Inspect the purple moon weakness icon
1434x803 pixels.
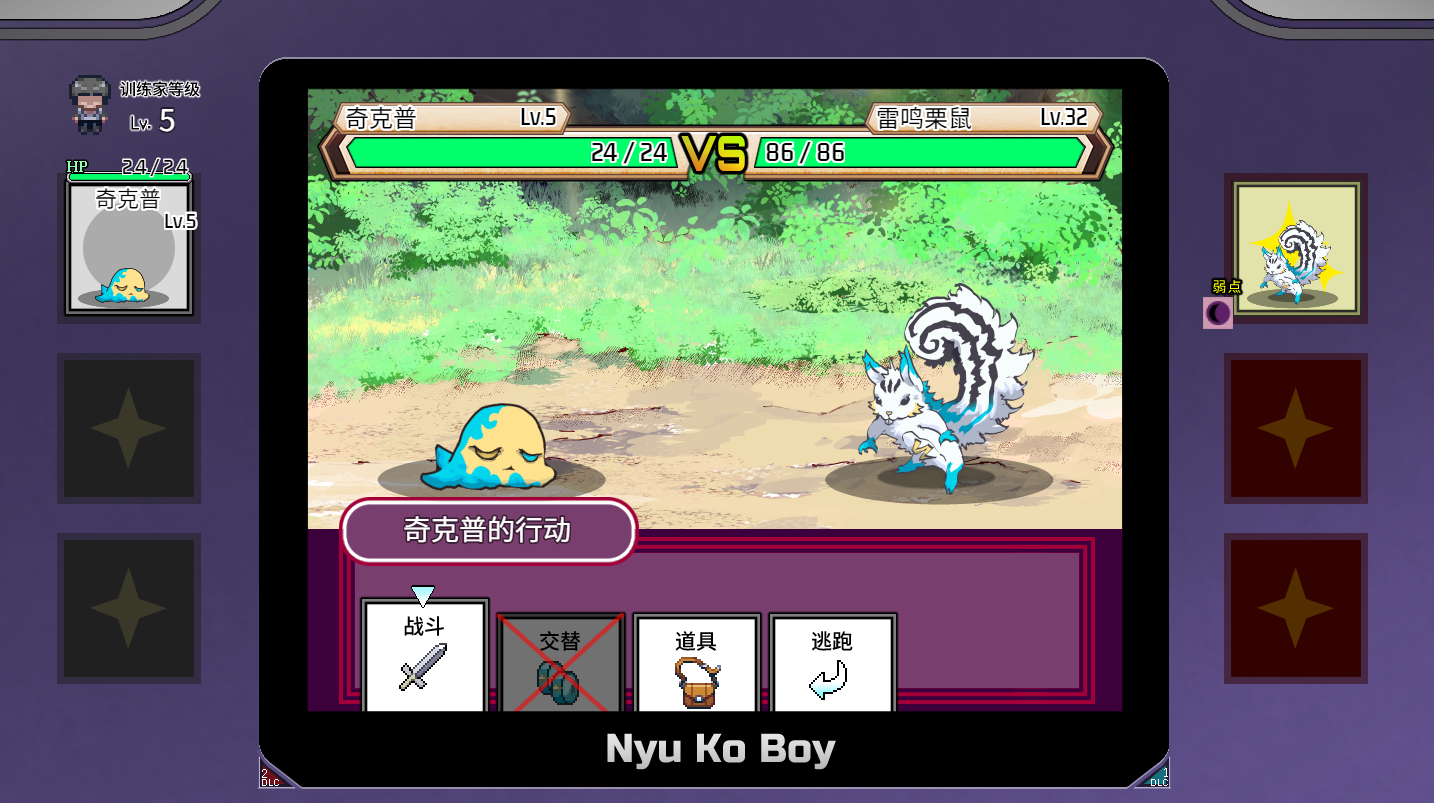1218,313
